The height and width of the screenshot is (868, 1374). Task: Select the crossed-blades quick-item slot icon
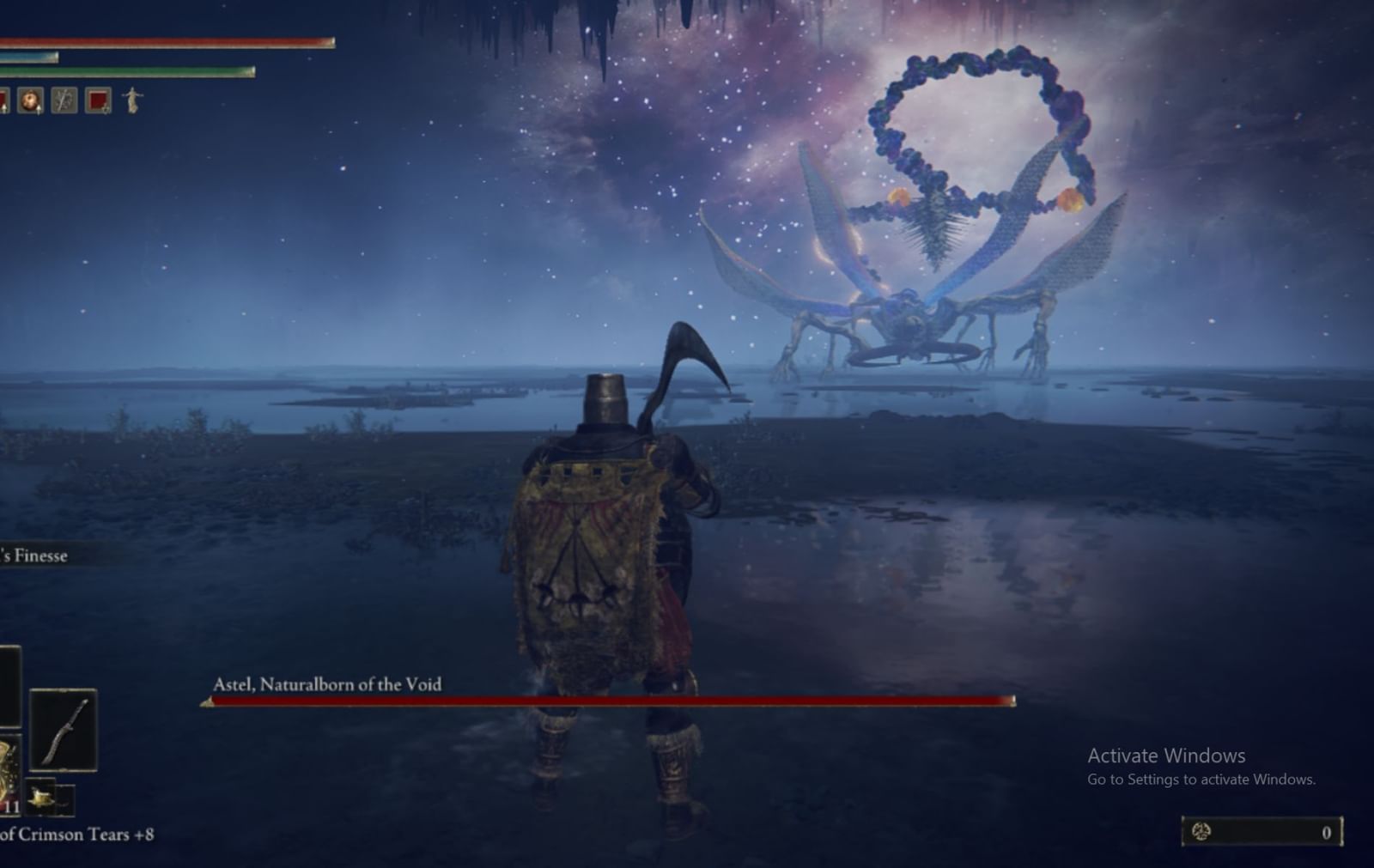[x=64, y=100]
